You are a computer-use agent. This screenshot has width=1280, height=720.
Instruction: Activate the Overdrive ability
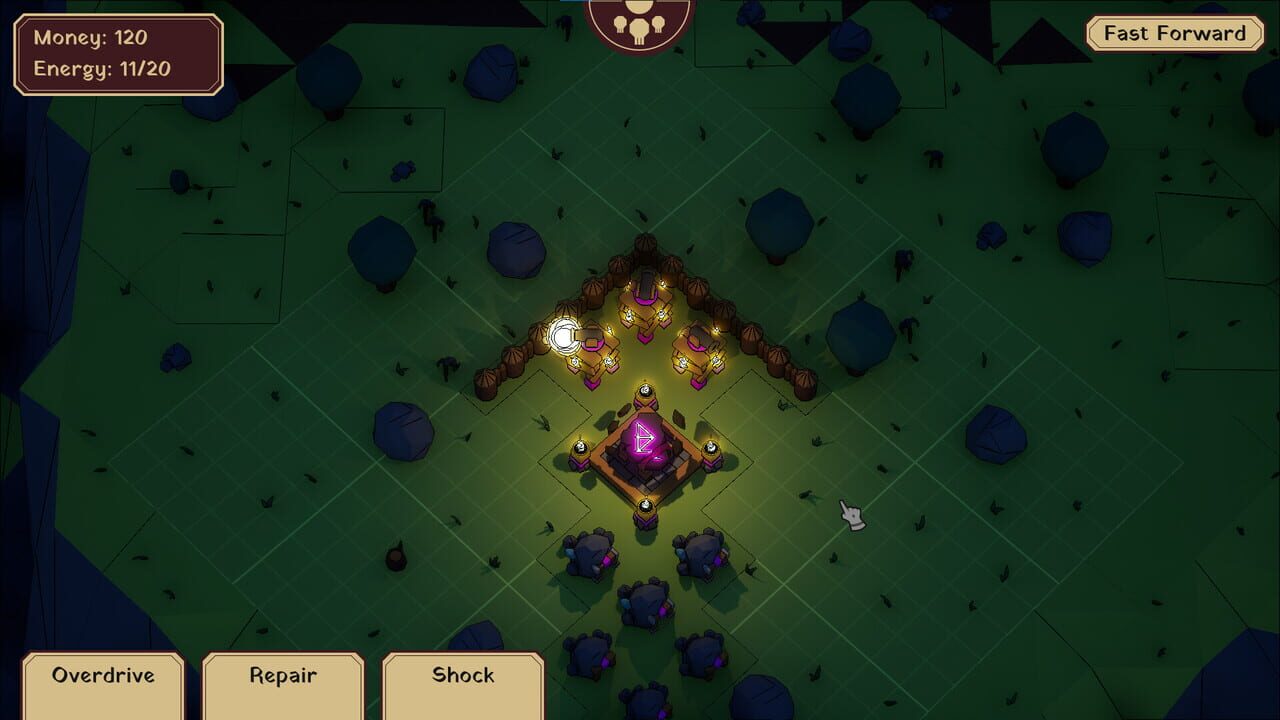tap(103, 676)
